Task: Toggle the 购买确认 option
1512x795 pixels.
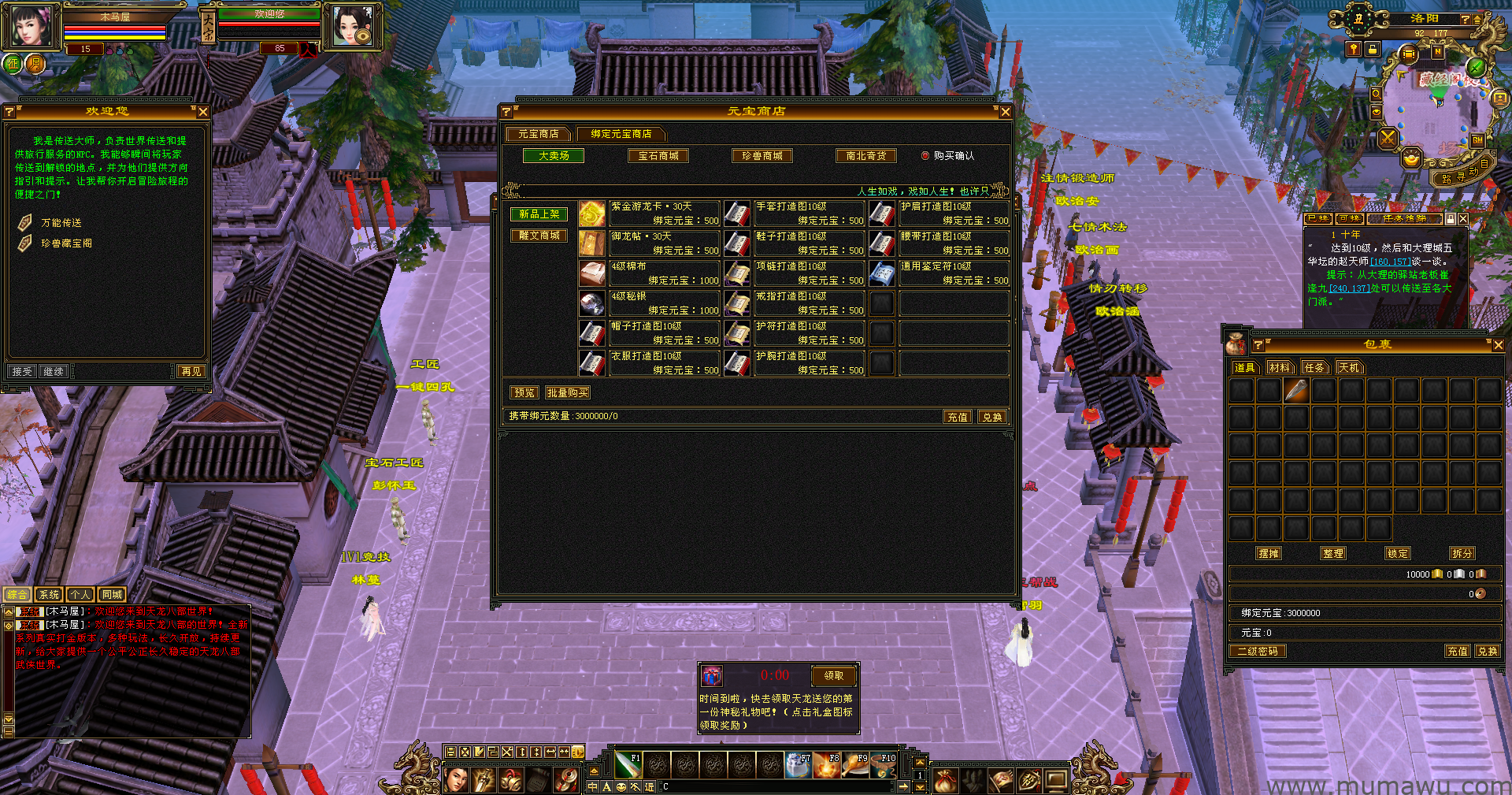Action: (x=925, y=156)
